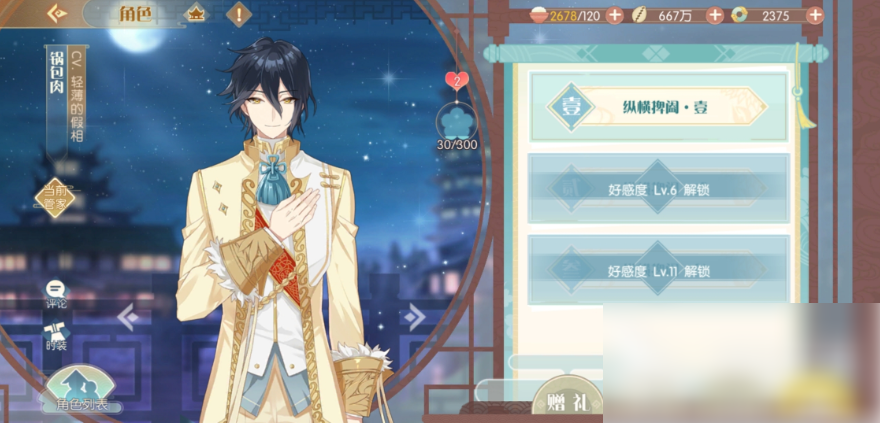Open the 纵横捭阖·壹 story entry

657,107
